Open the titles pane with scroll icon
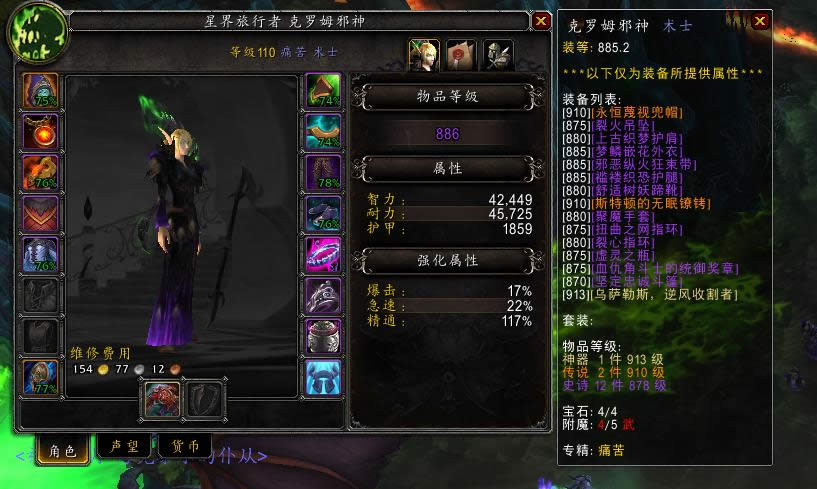 click(x=460, y=55)
